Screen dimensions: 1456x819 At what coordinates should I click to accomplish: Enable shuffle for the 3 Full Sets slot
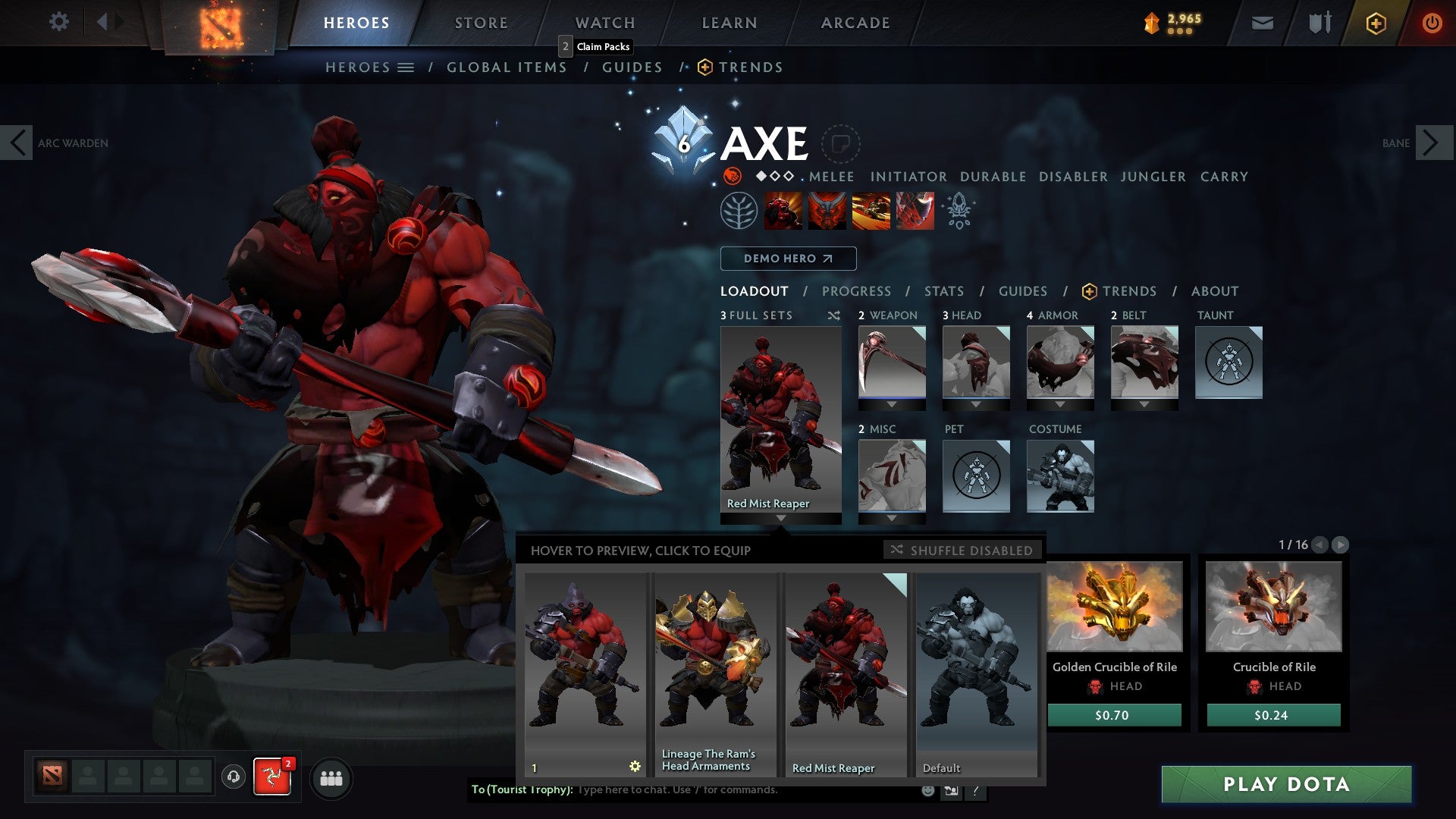(833, 315)
